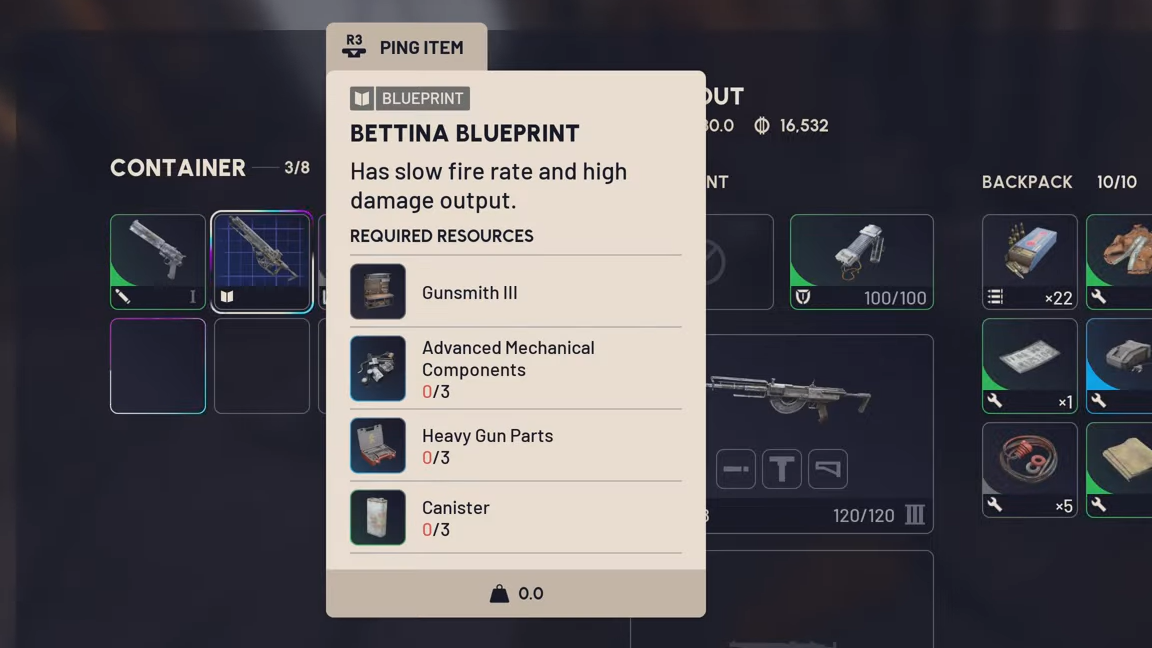The height and width of the screenshot is (648, 1152).
Task: Click the Gunsmith III requirement row
Action: click(515, 292)
